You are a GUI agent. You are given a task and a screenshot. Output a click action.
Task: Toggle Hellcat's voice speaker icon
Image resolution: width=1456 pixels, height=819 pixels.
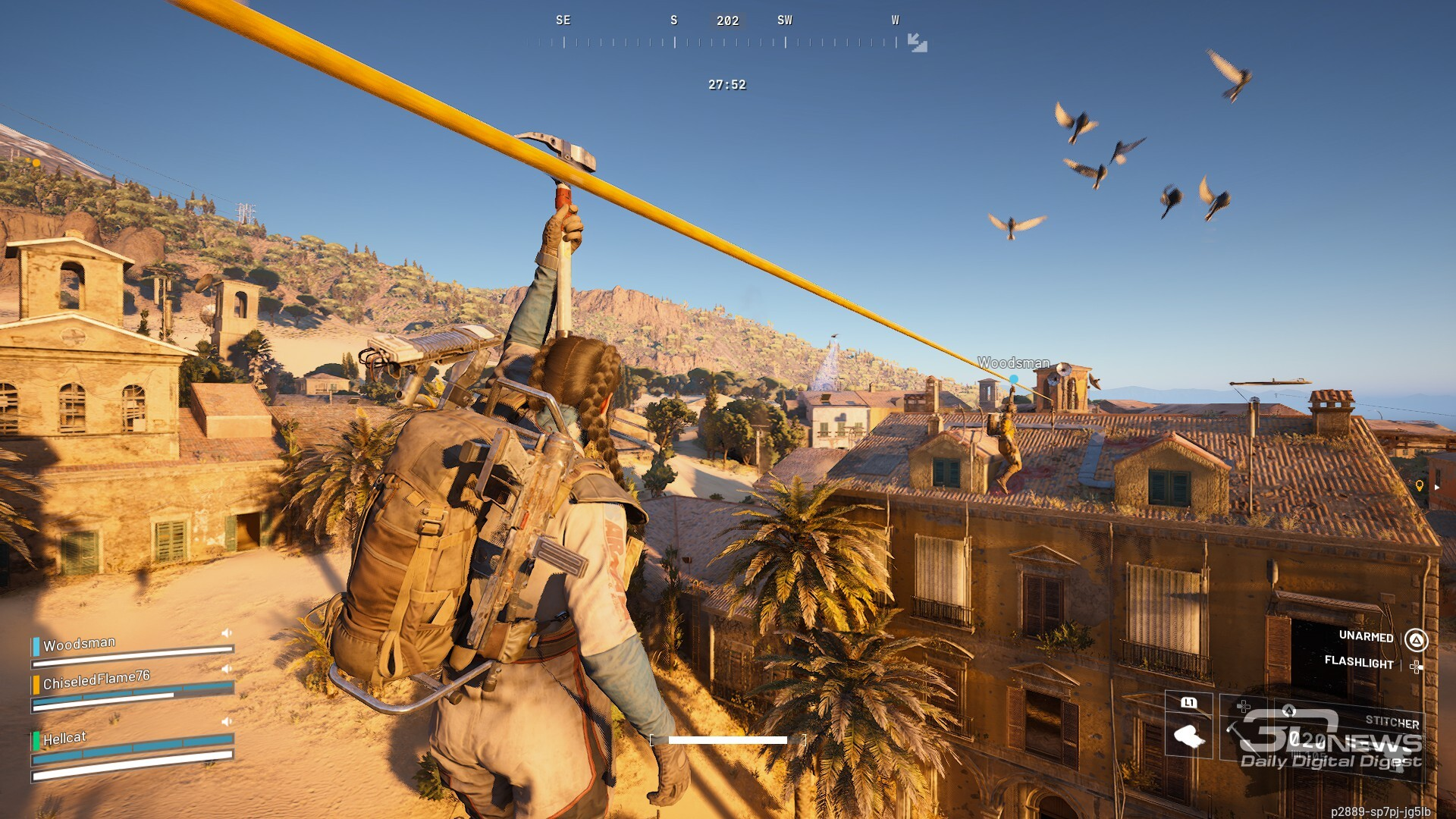pyautogui.click(x=226, y=721)
